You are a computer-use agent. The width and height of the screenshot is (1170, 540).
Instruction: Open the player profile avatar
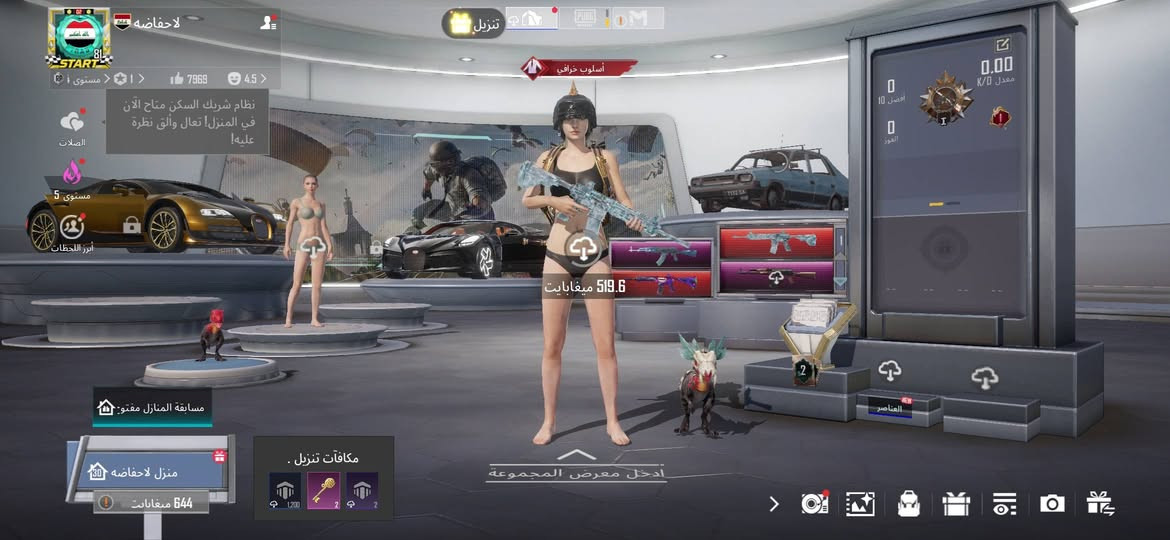(x=79, y=38)
